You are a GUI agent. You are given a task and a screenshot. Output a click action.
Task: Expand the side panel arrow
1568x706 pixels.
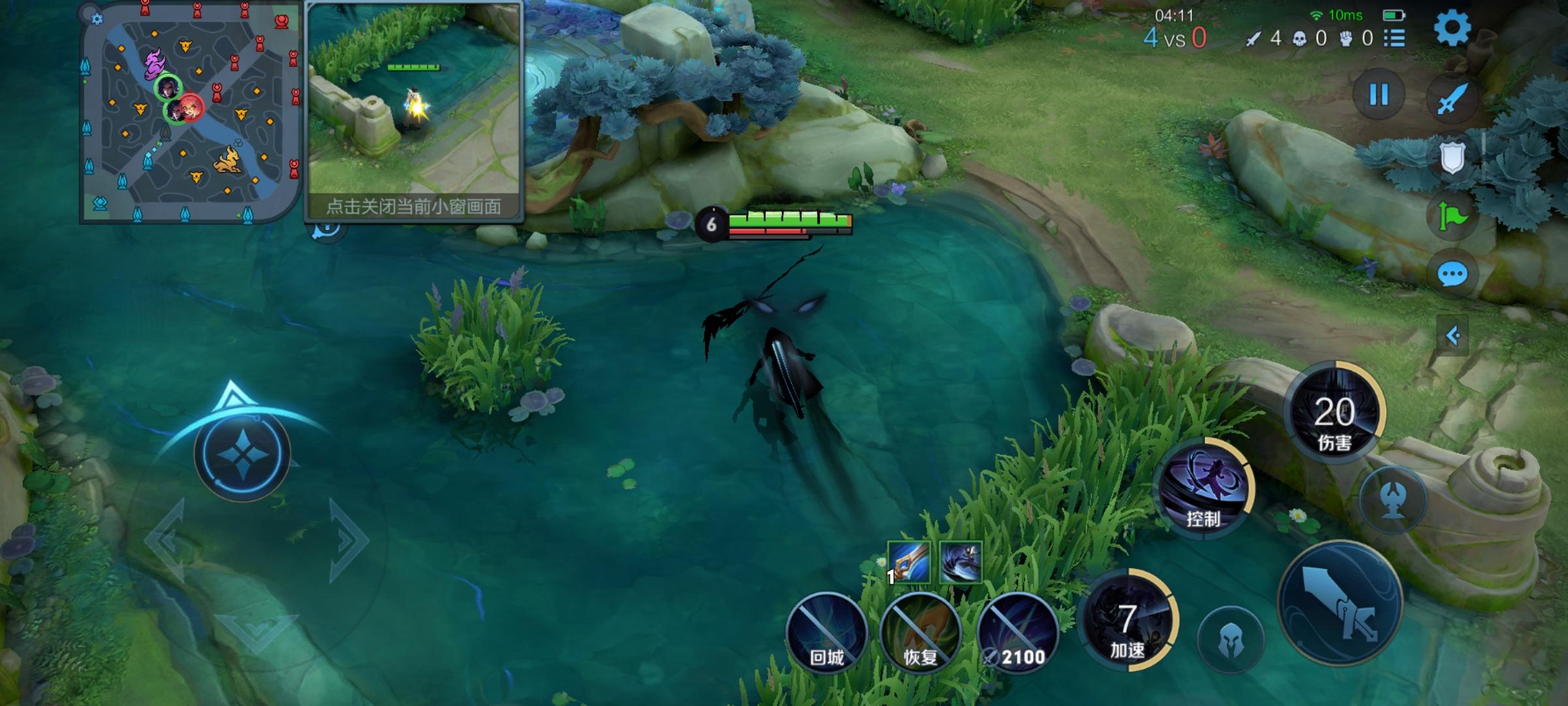coord(1452,336)
